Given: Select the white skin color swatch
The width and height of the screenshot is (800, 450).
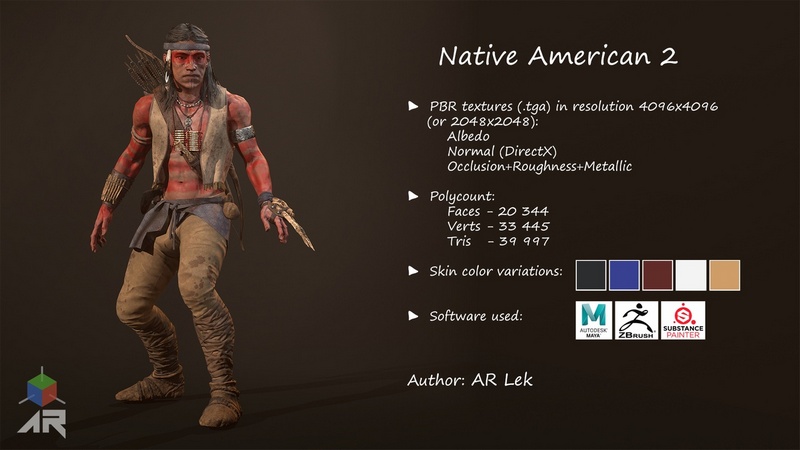Looking at the screenshot, I should click(691, 275).
